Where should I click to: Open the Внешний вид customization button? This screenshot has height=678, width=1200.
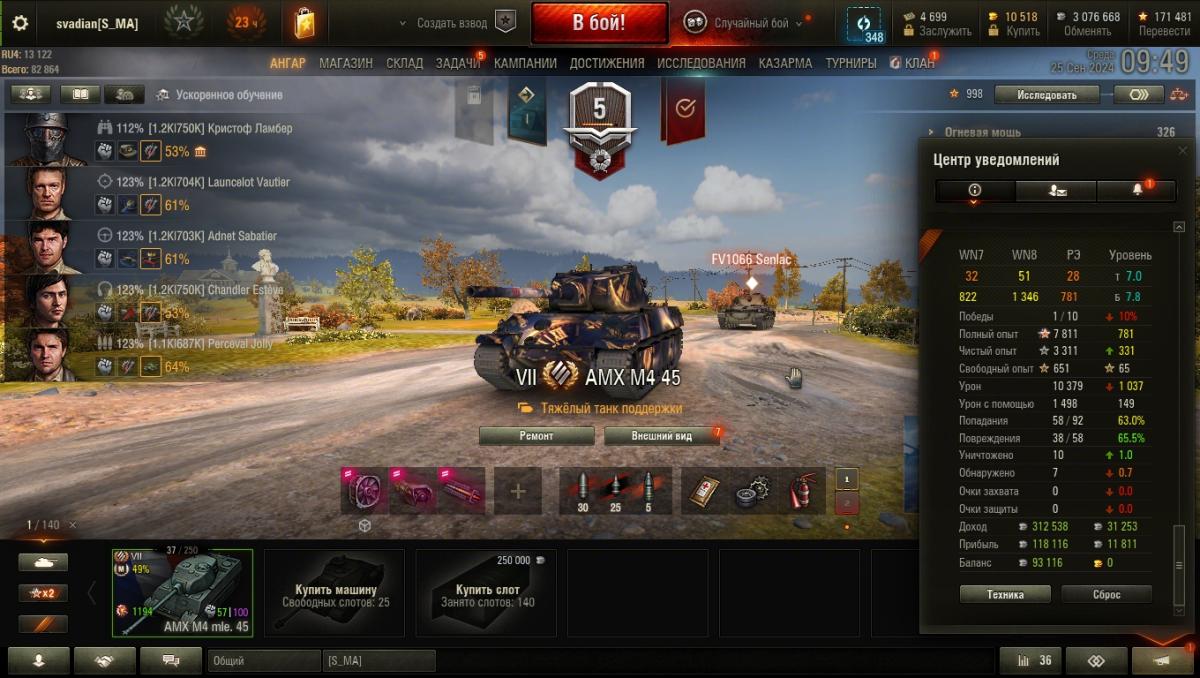pos(661,436)
